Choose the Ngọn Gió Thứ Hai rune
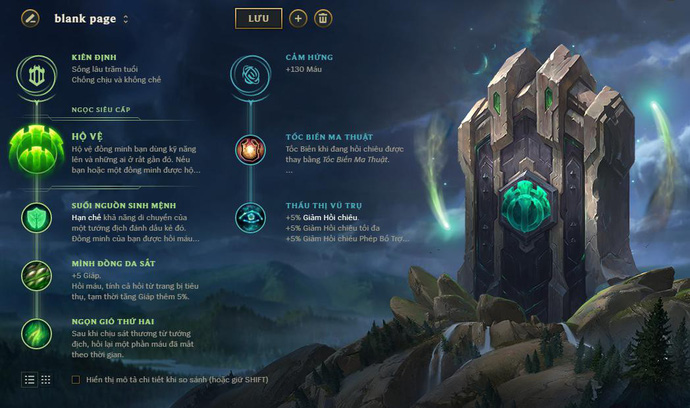Screen dimensions: 690x408 37,332
